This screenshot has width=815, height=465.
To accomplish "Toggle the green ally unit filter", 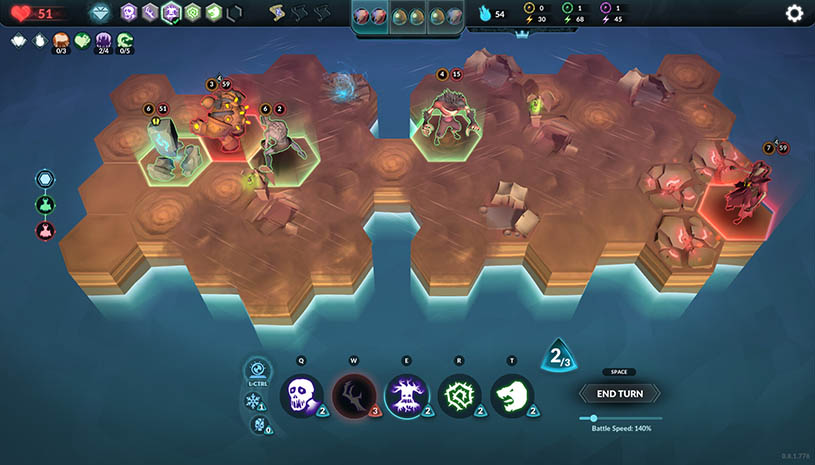I will click(45, 205).
